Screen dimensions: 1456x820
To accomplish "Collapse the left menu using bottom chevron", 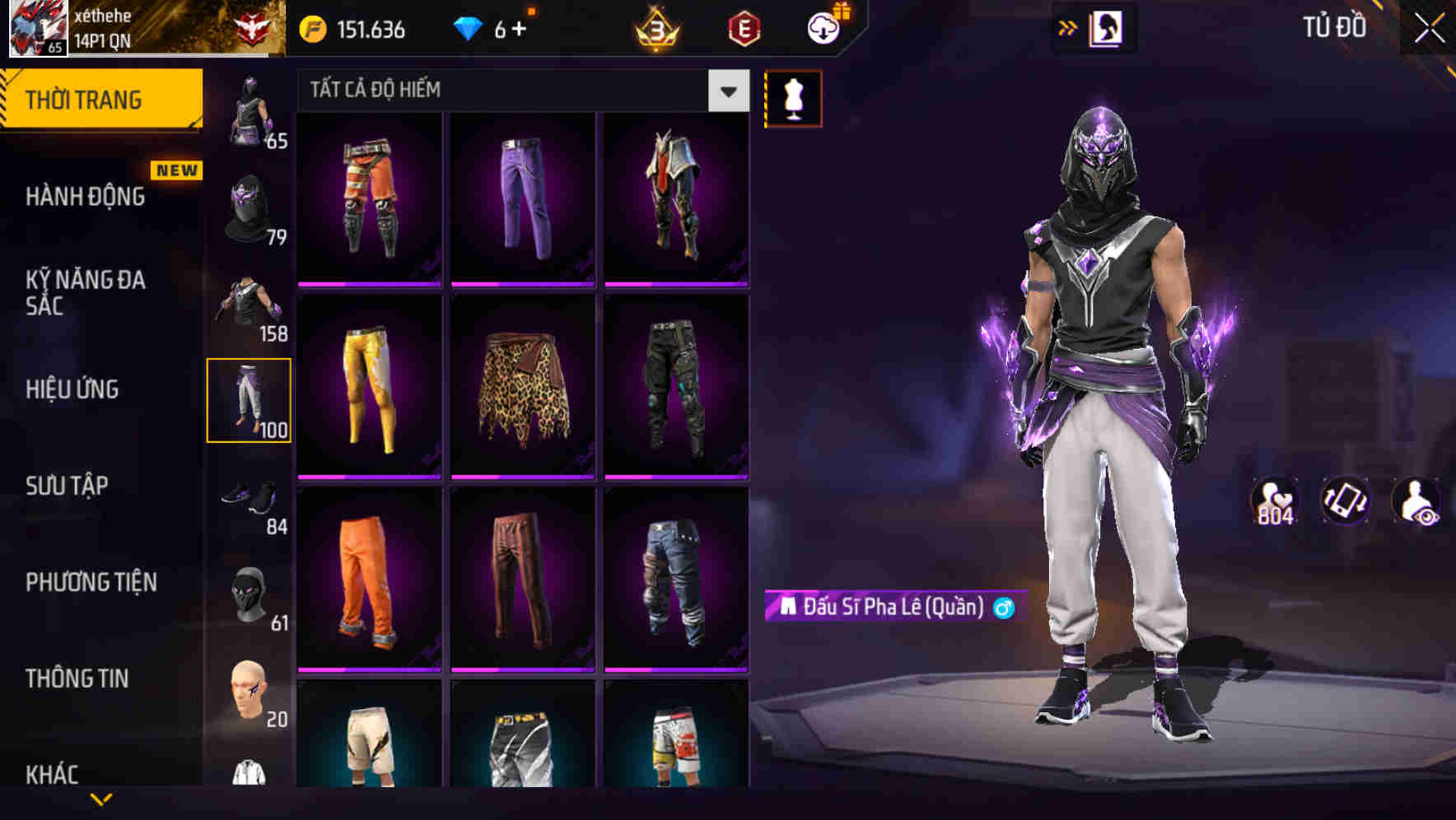I will point(100,799).
